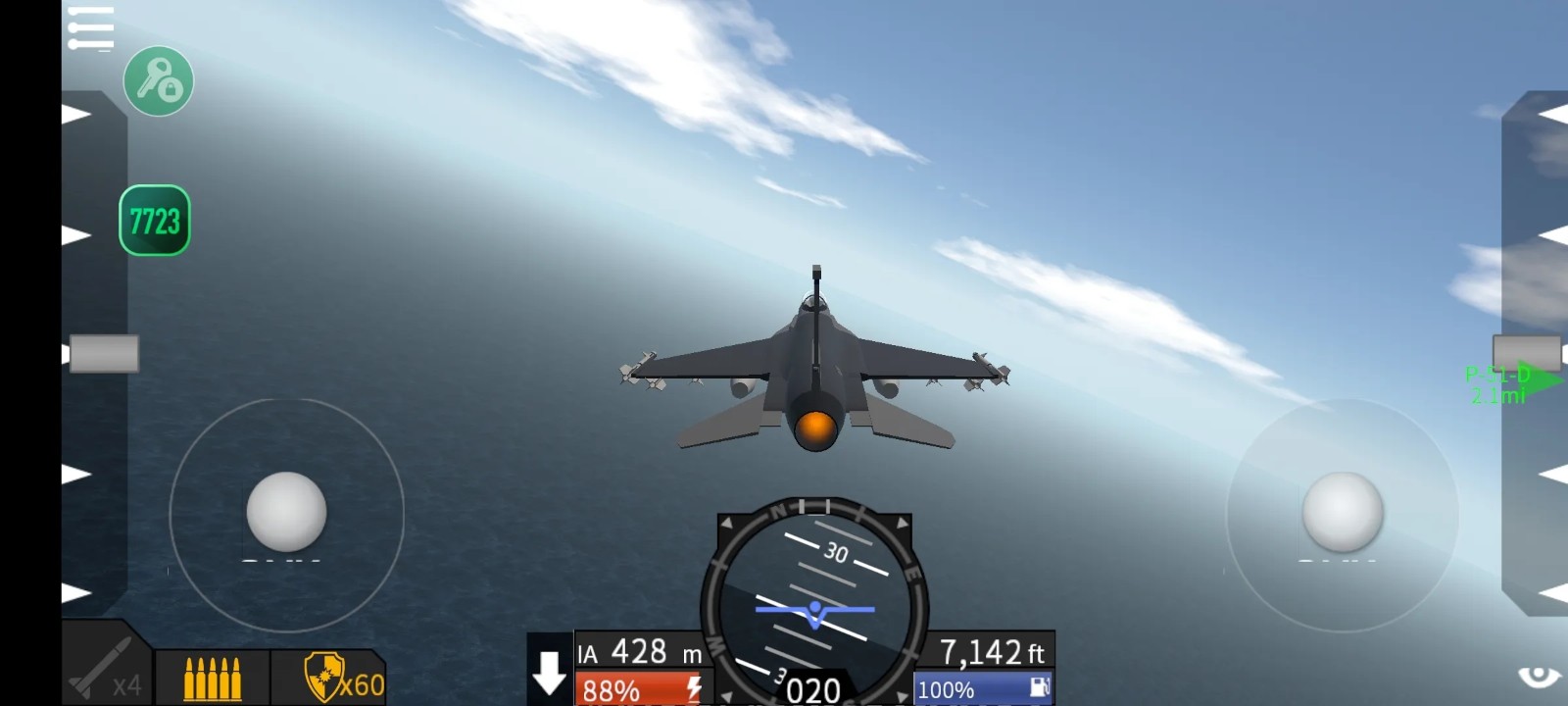1568x706 pixels.
Task: Activate the x60 shield countermeasures icon
Action: pos(329,678)
